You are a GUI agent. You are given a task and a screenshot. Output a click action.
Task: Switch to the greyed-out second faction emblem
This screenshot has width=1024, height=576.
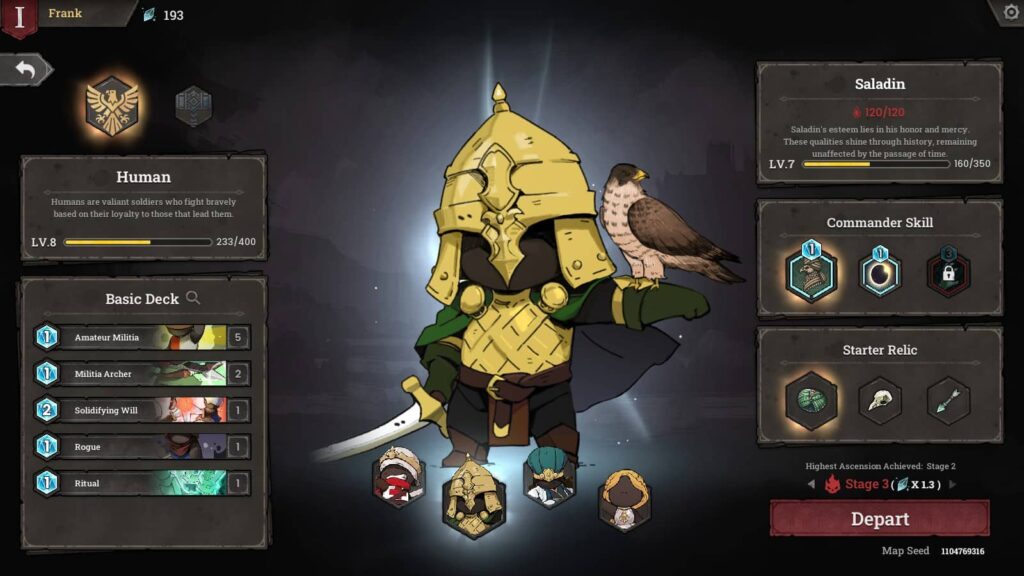193,106
